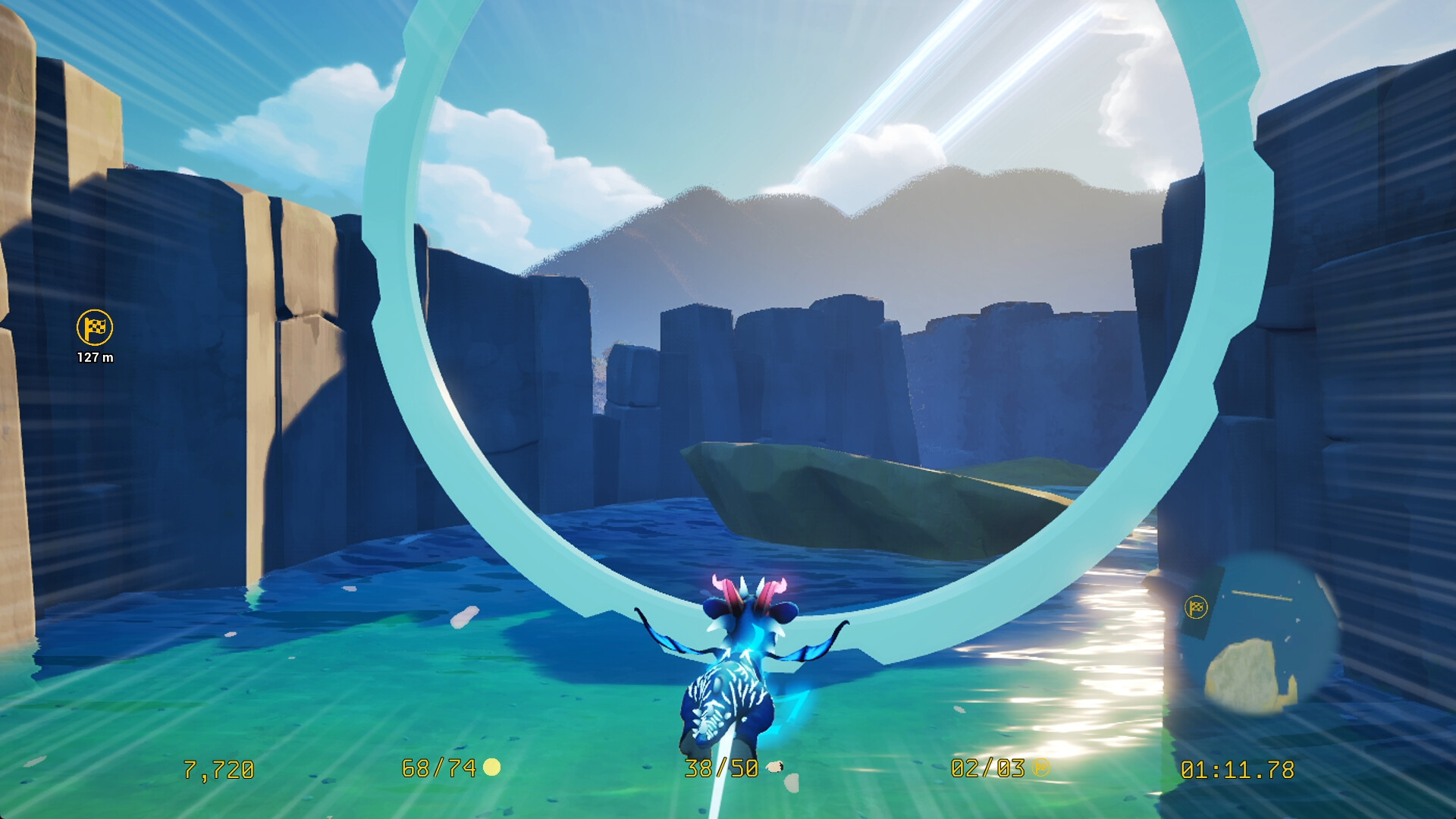Click the flying creature at screen center
1456x819 pixels.
coord(734,667)
